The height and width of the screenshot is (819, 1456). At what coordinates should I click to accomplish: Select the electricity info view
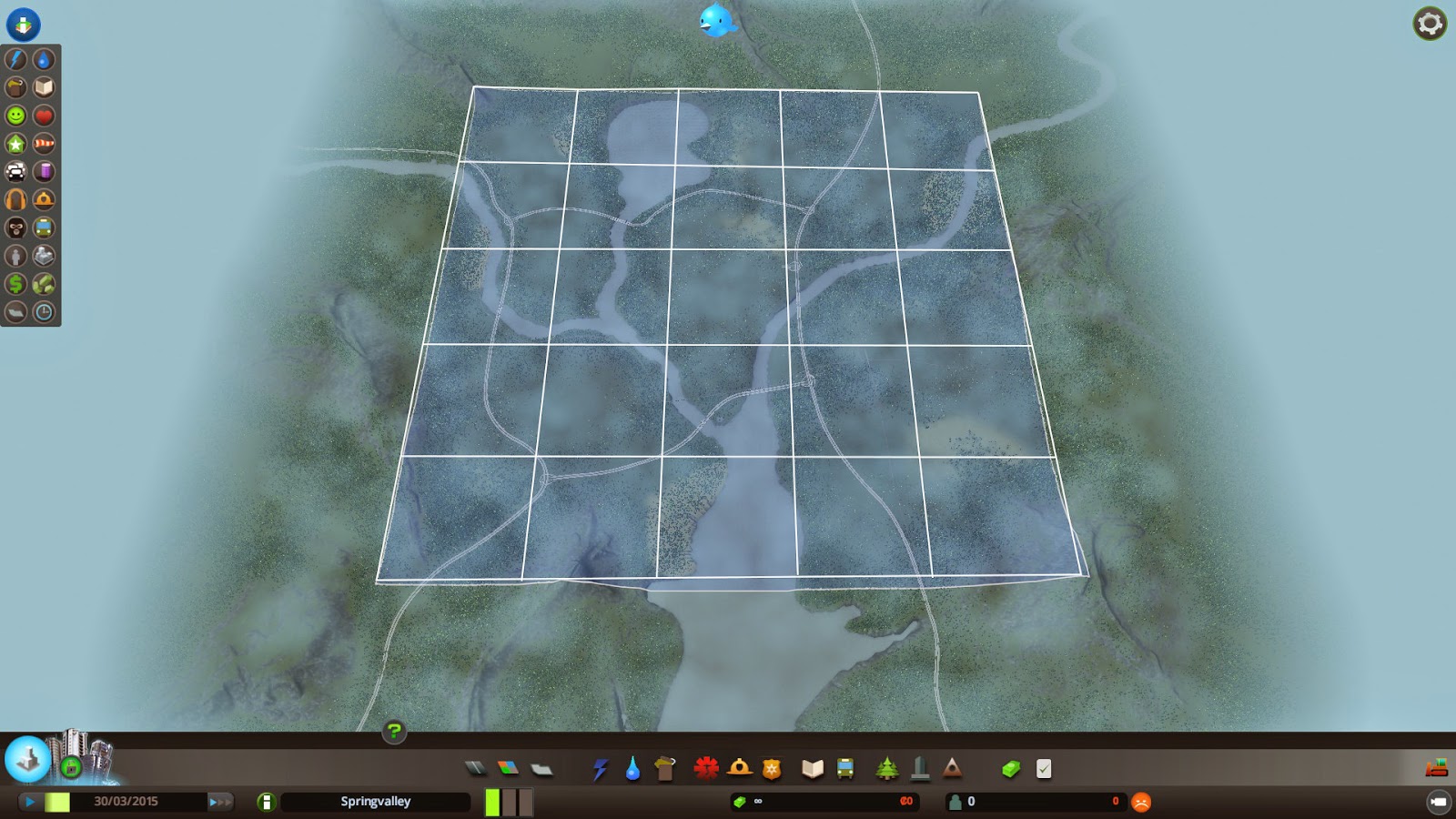15,58
